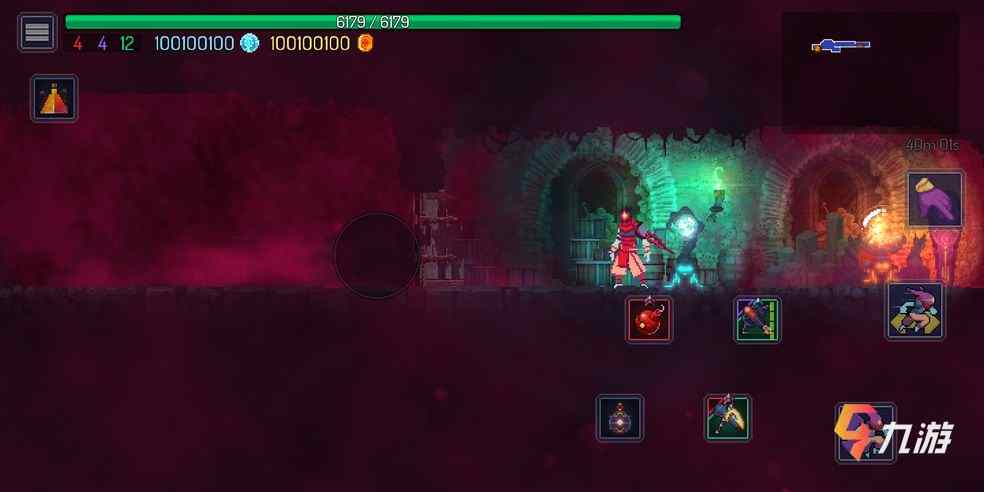Use the dark lantern grenade skill
This screenshot has height=492, width=984.
tap(620, 418)
